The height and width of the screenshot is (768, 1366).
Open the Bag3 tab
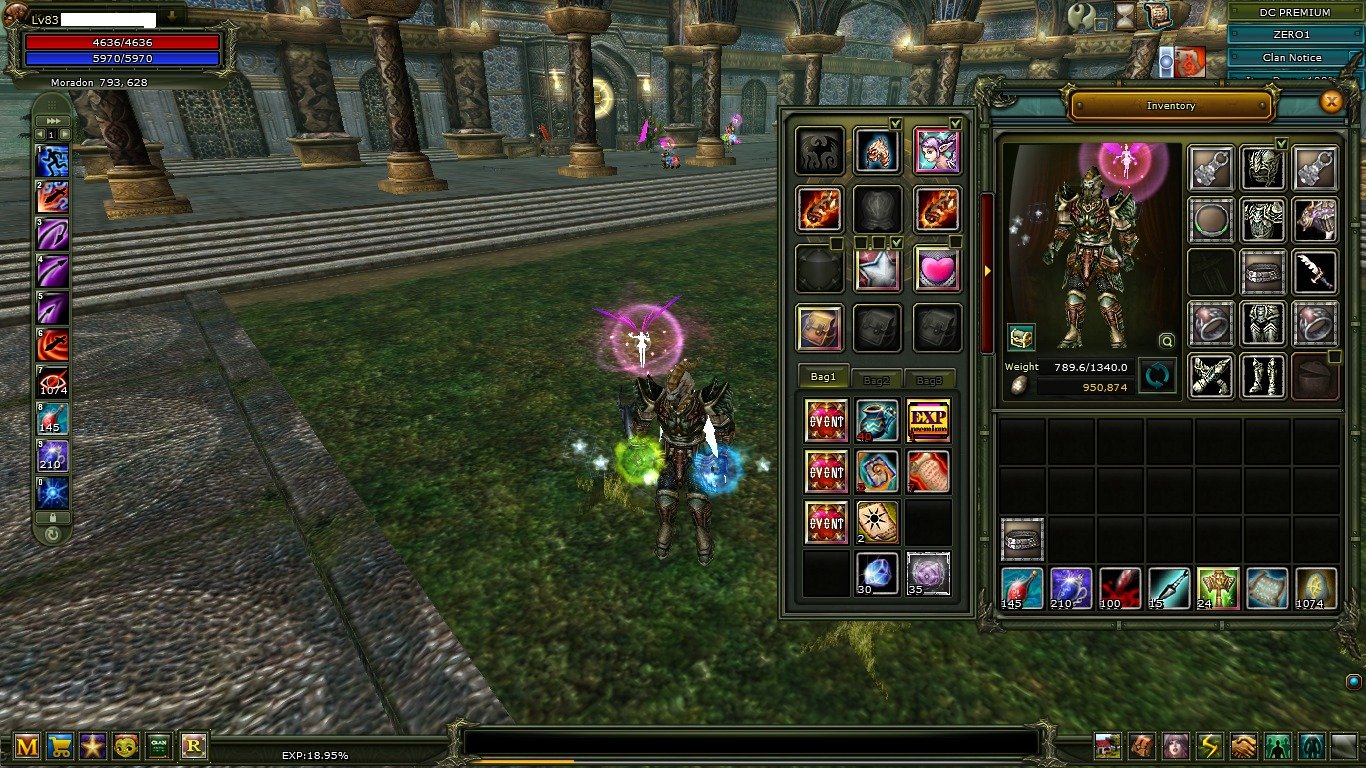[x=930, y=380]
